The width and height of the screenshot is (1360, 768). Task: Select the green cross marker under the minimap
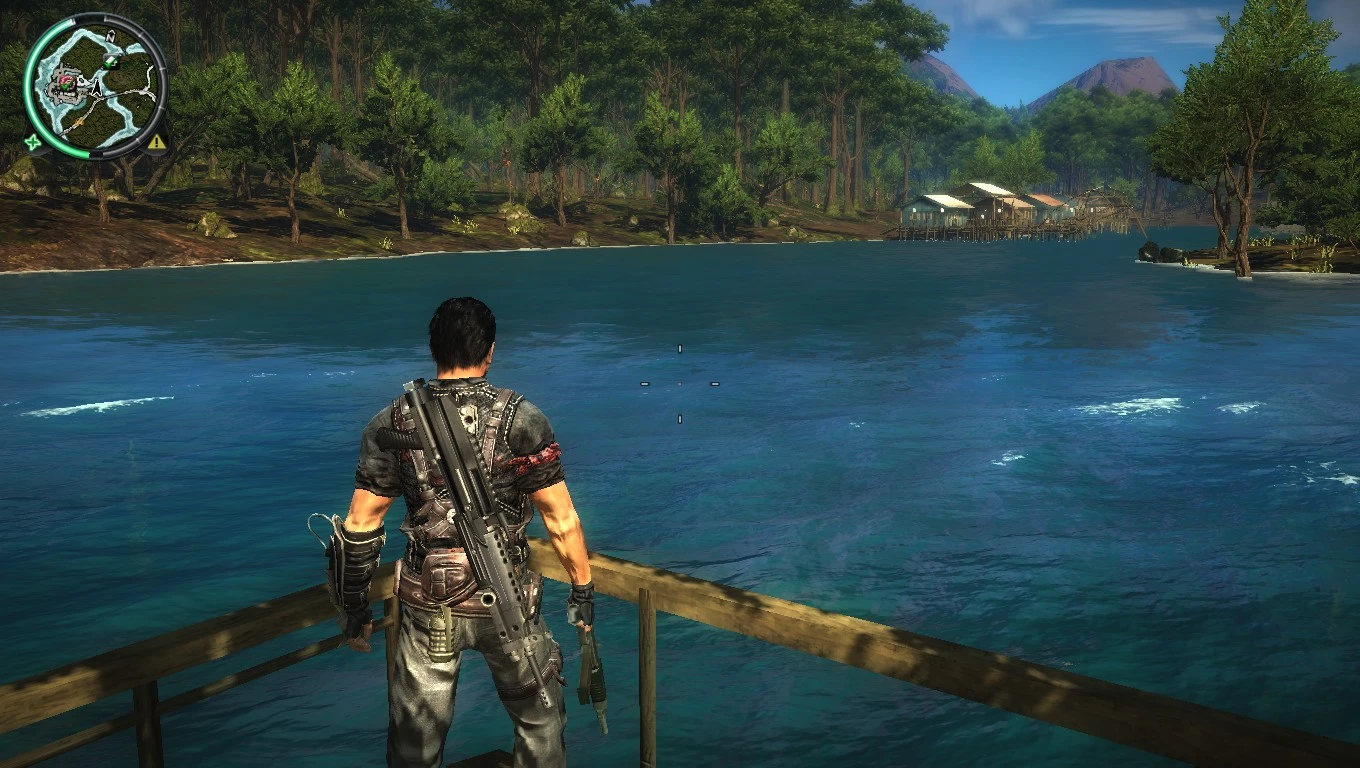(32, 142)
